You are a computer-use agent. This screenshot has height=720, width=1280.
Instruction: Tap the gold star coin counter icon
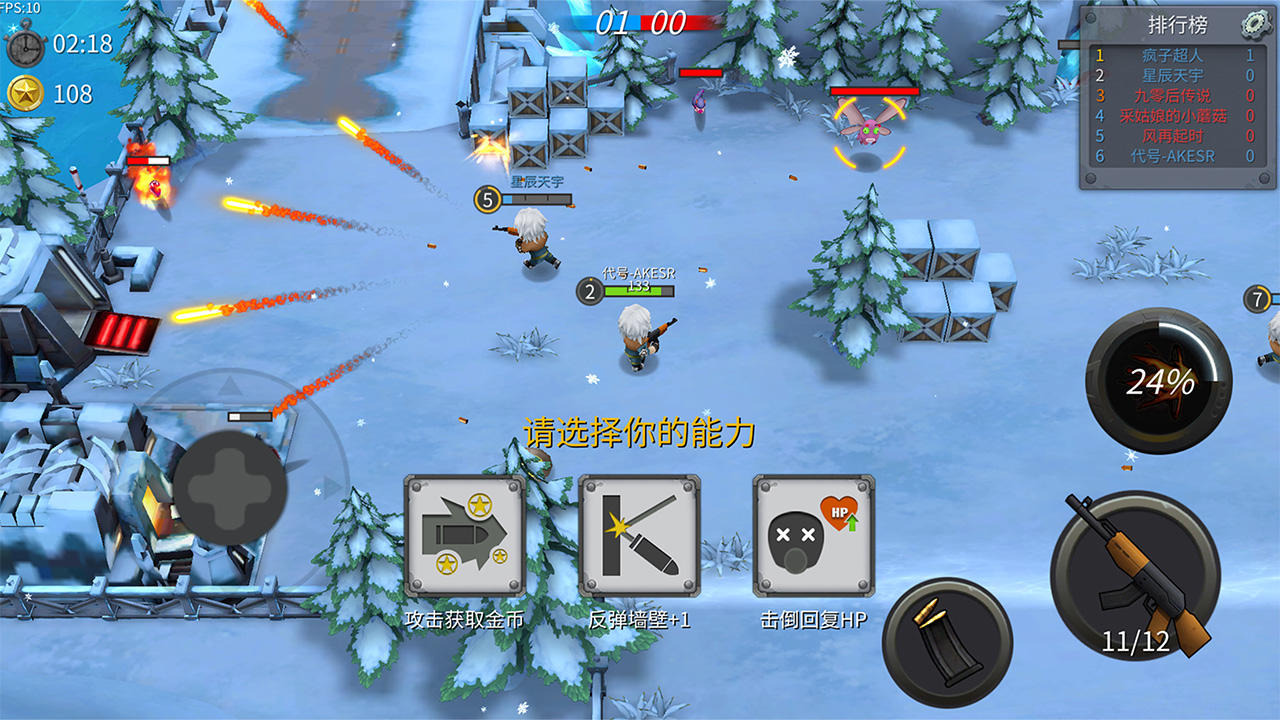(25, 90)
